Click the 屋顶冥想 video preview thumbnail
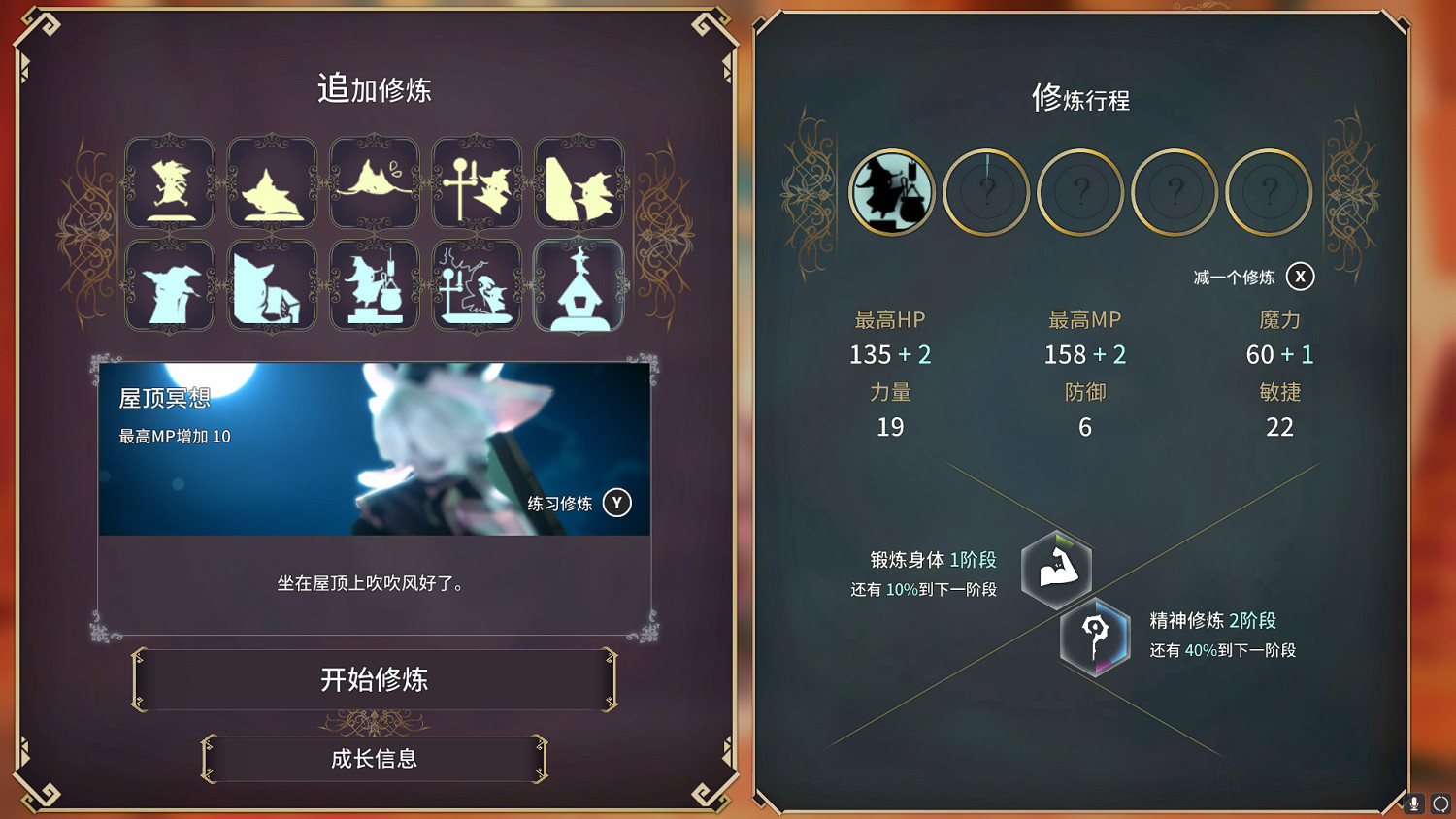The height and width of the screenshot is (819, 1456). click(375, 446)
